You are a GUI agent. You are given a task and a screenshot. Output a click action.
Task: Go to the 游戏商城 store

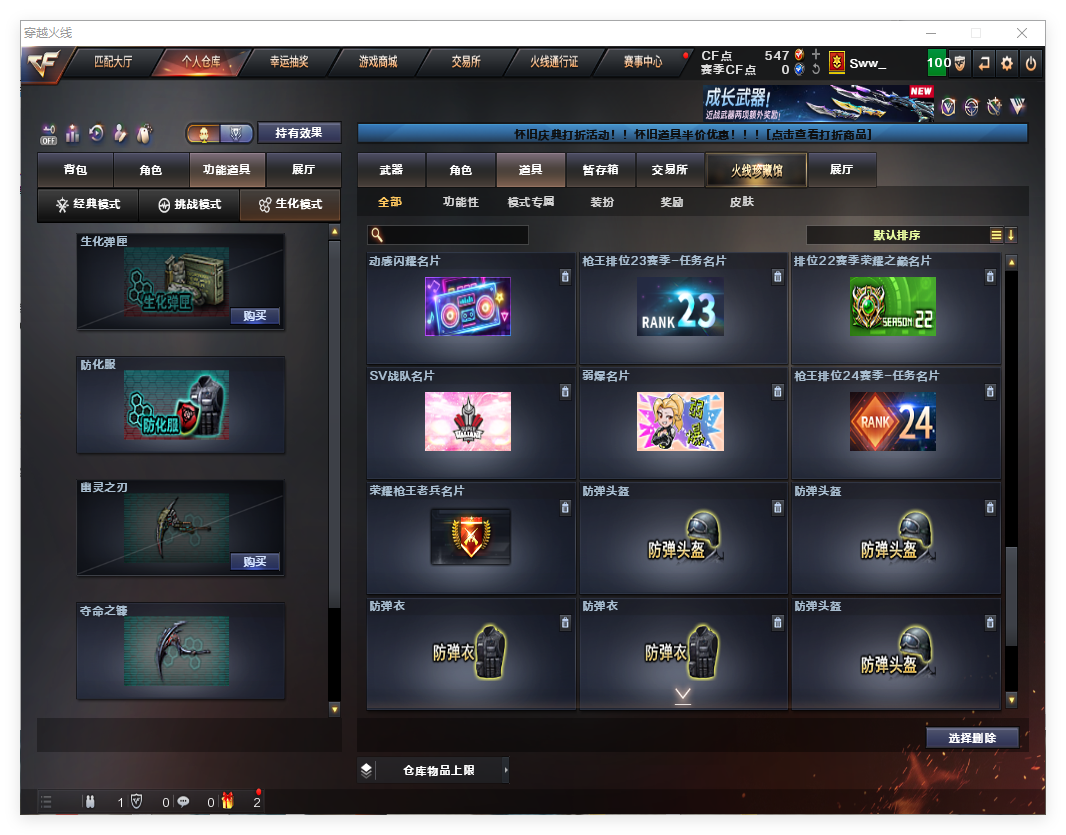point(378,62)
